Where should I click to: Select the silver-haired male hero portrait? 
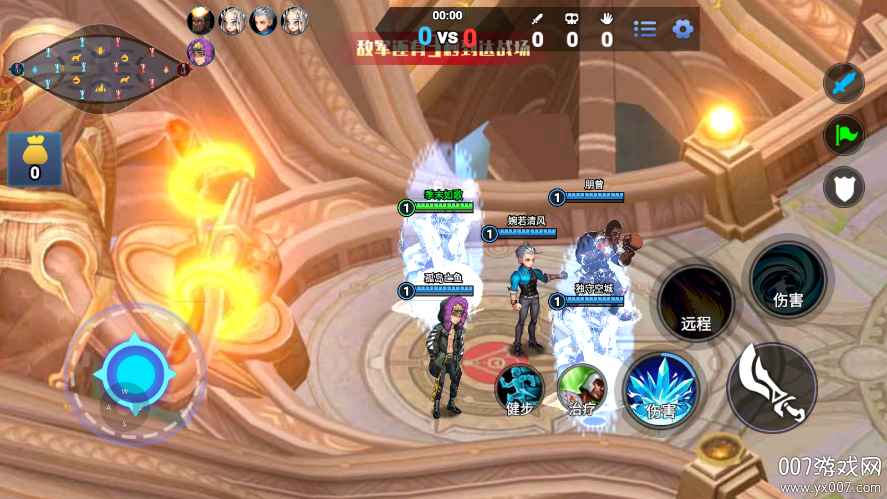(x=263, y=20)
